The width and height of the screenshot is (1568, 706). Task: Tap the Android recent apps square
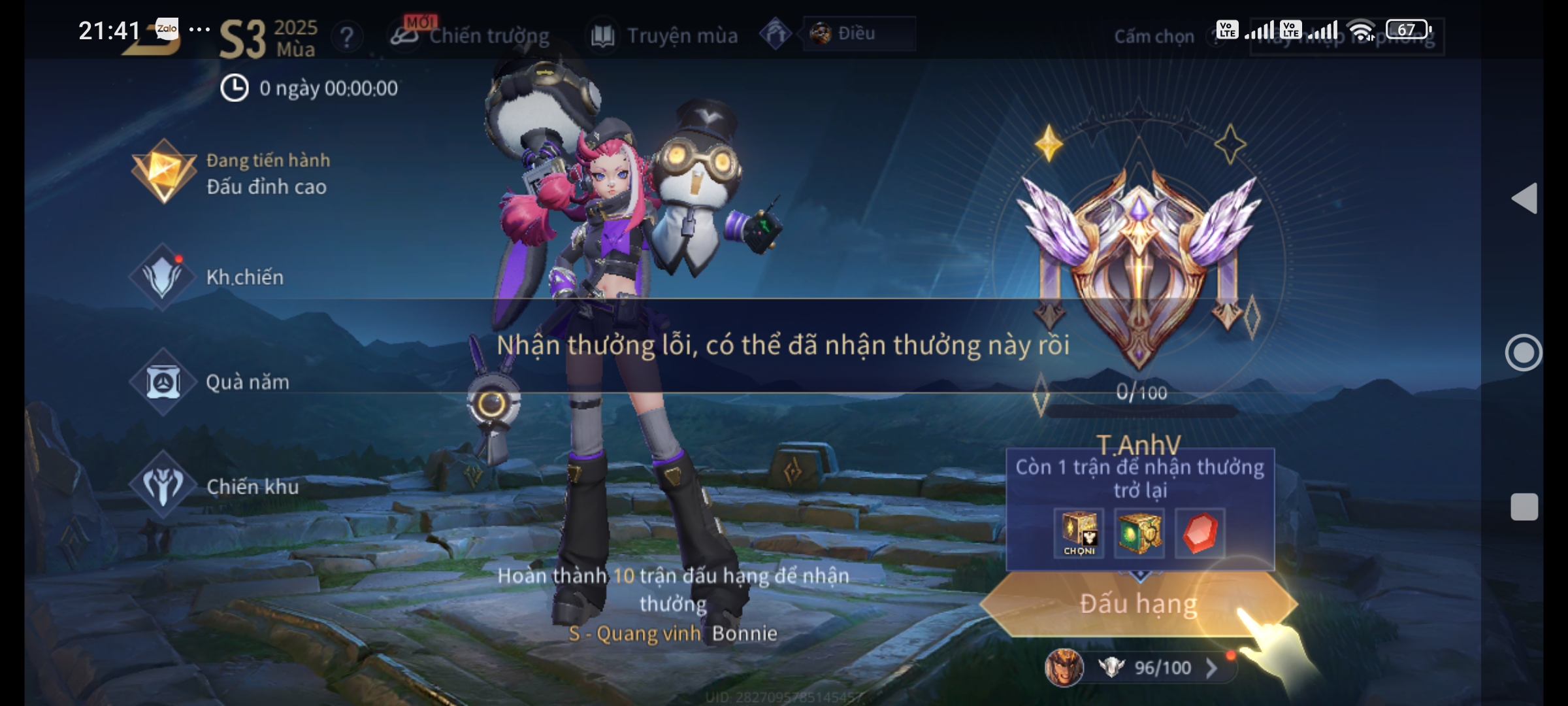click(x=1524, y=507)
